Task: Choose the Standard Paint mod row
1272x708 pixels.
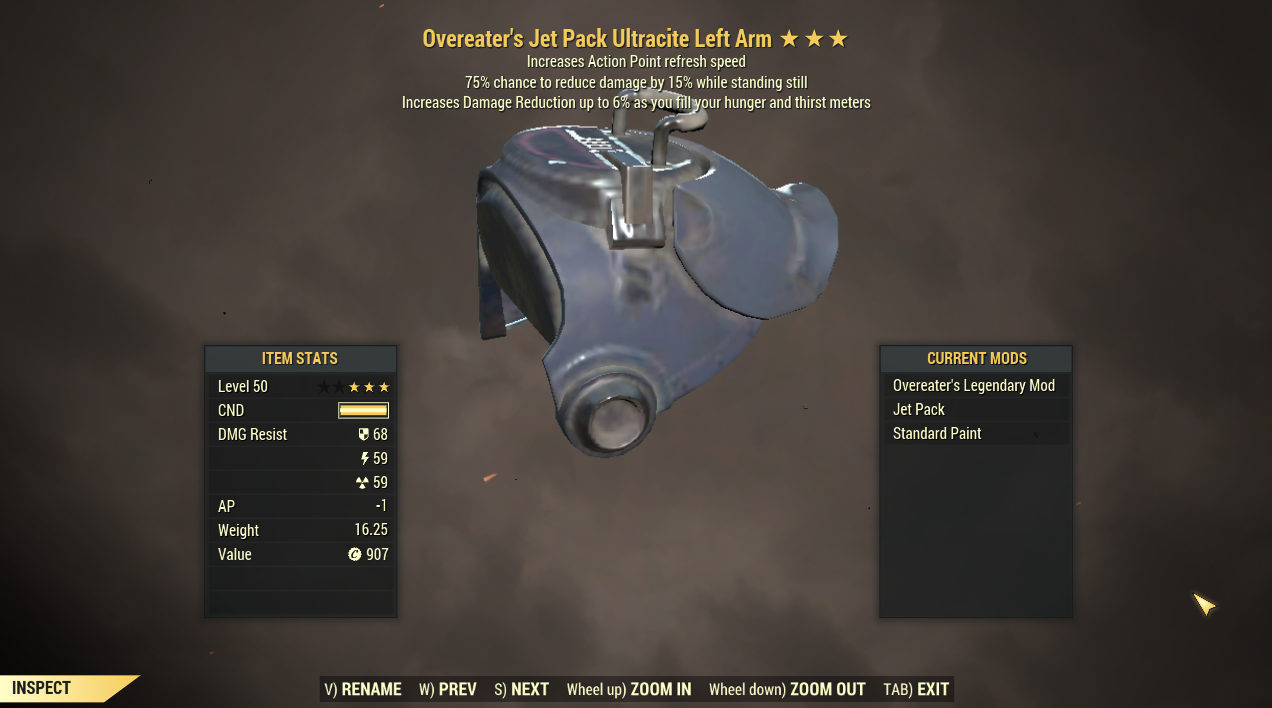Action: tap(974, 434)
